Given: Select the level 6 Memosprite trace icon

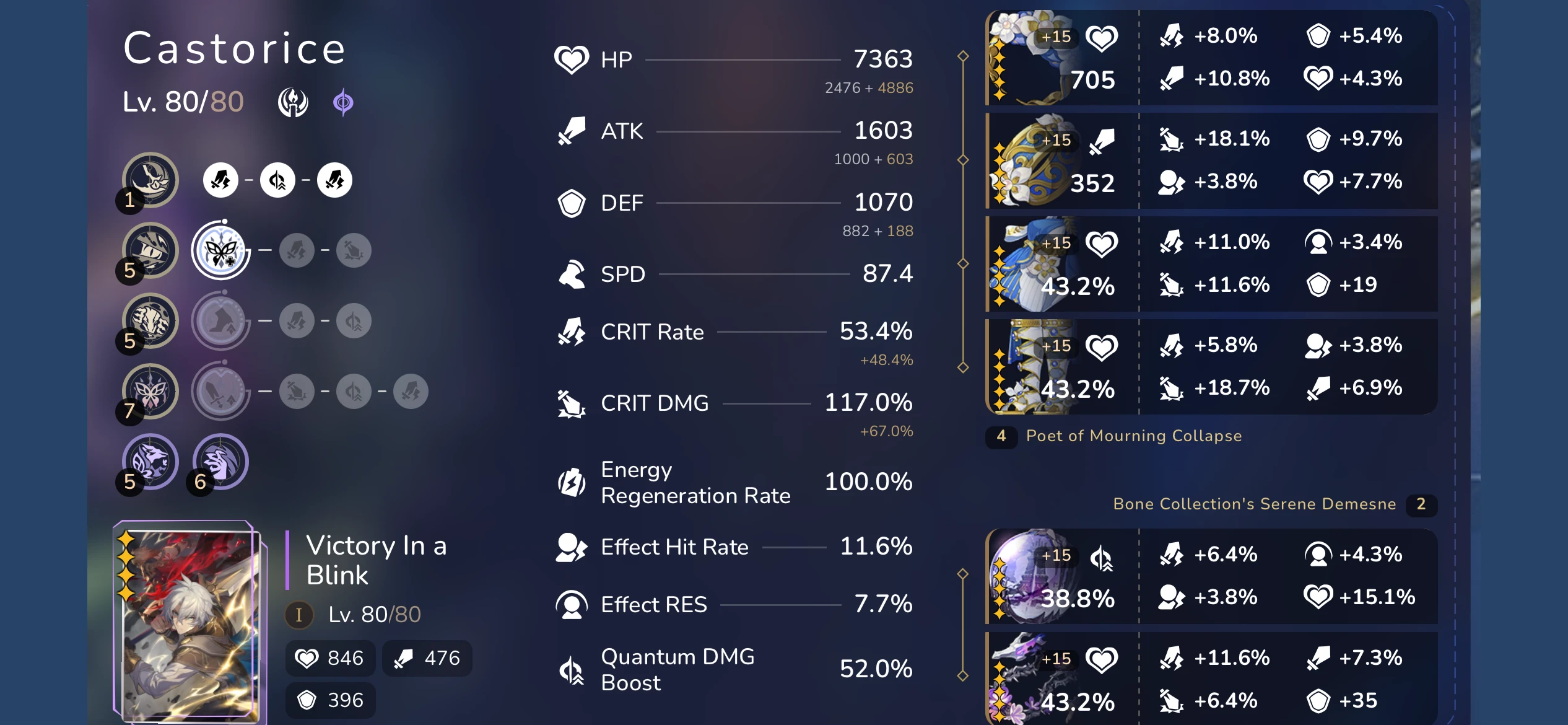Looking at the screenshot, I should 220,461.
